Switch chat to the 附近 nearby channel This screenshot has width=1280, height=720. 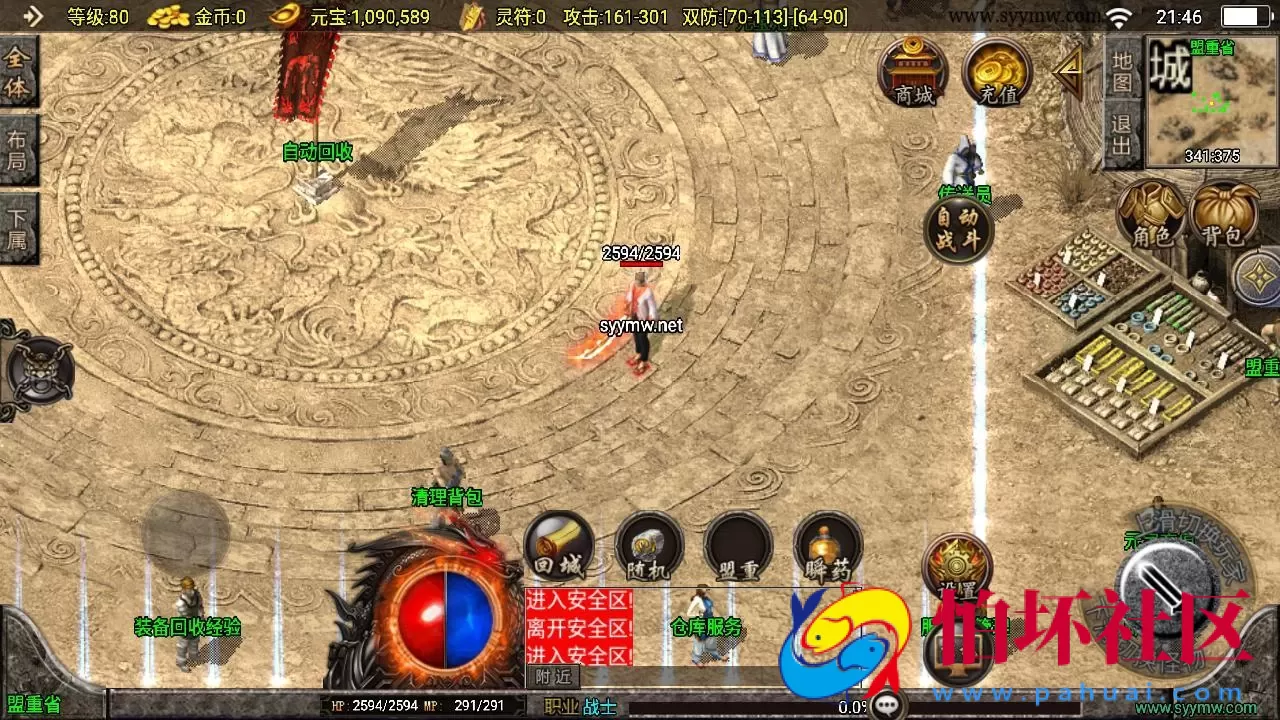553,676
